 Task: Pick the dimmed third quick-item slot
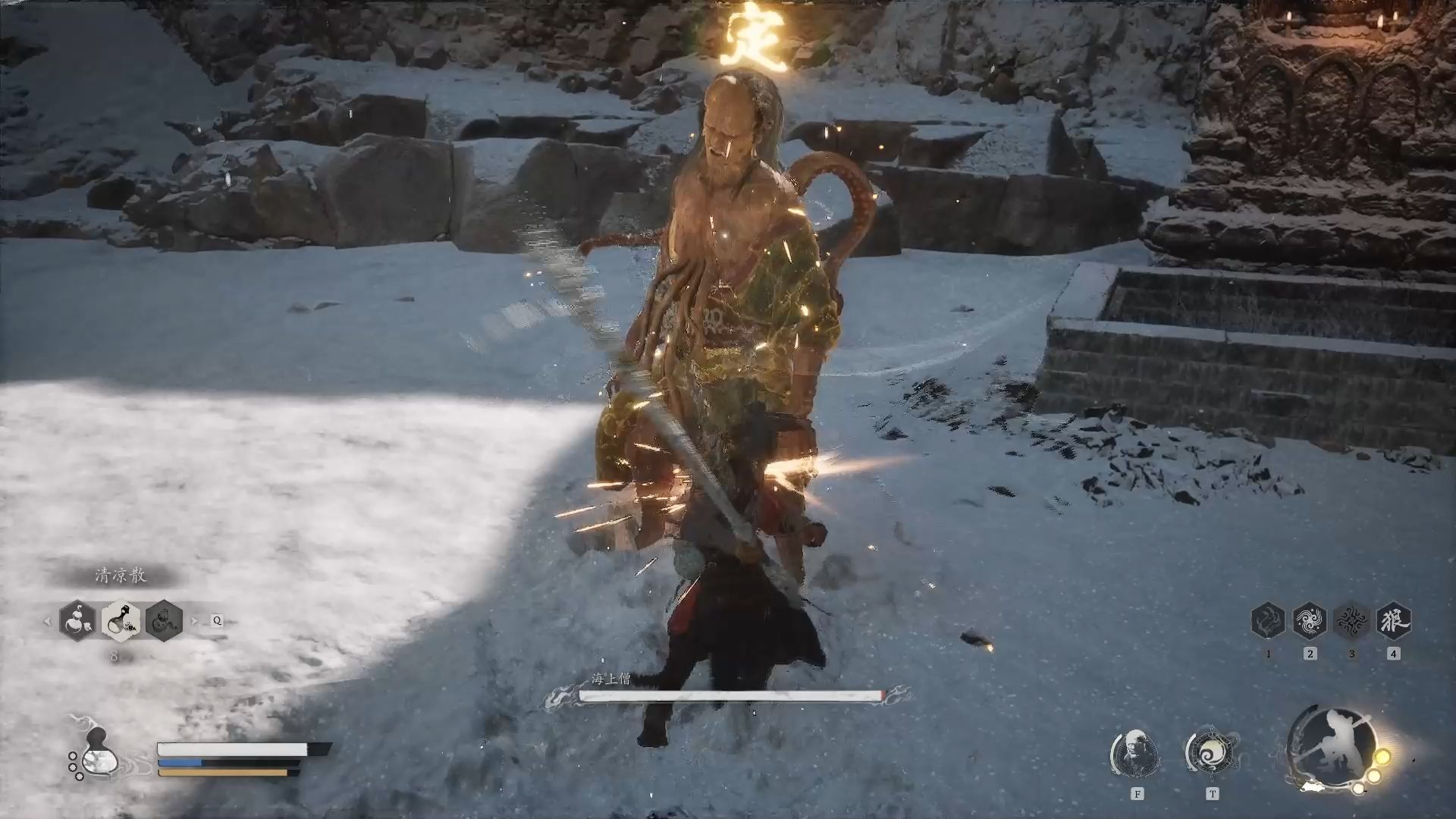[x=164, y=620]
